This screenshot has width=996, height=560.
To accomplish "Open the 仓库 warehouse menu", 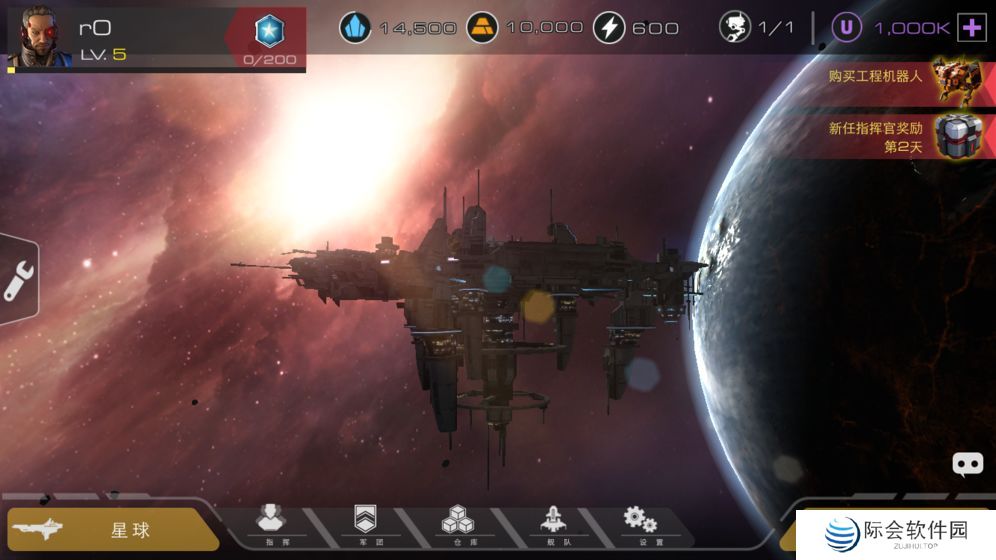I will (x=457, y=524).
